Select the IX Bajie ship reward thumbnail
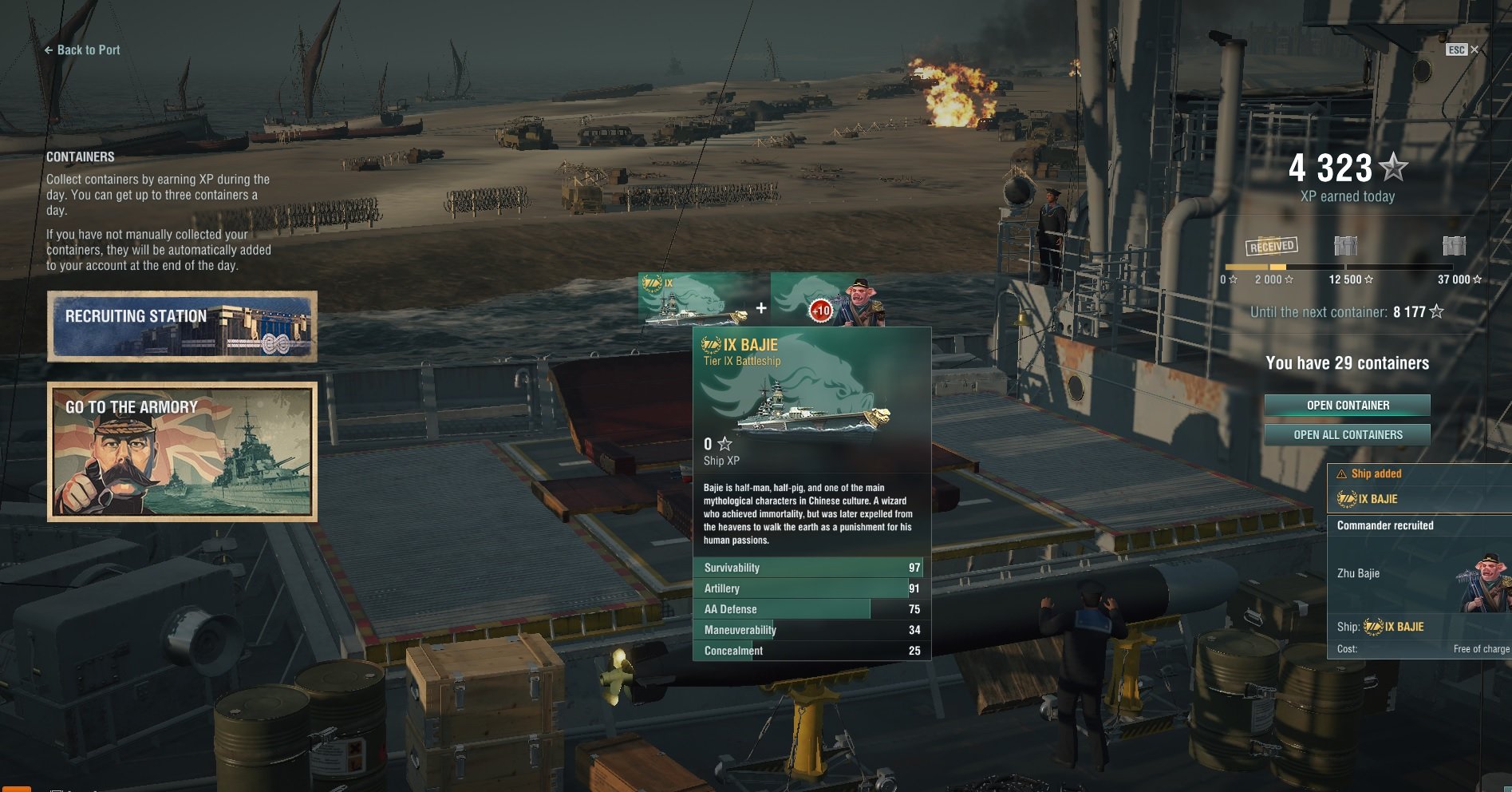The image size is (1512, 792). click(693, 300)
